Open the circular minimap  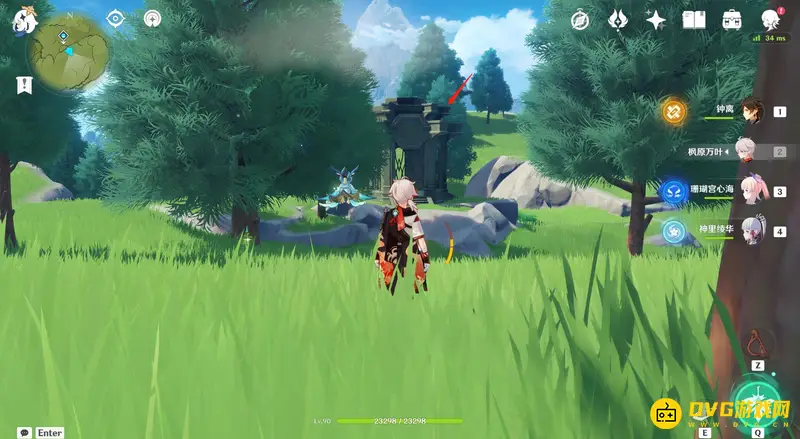68,50
